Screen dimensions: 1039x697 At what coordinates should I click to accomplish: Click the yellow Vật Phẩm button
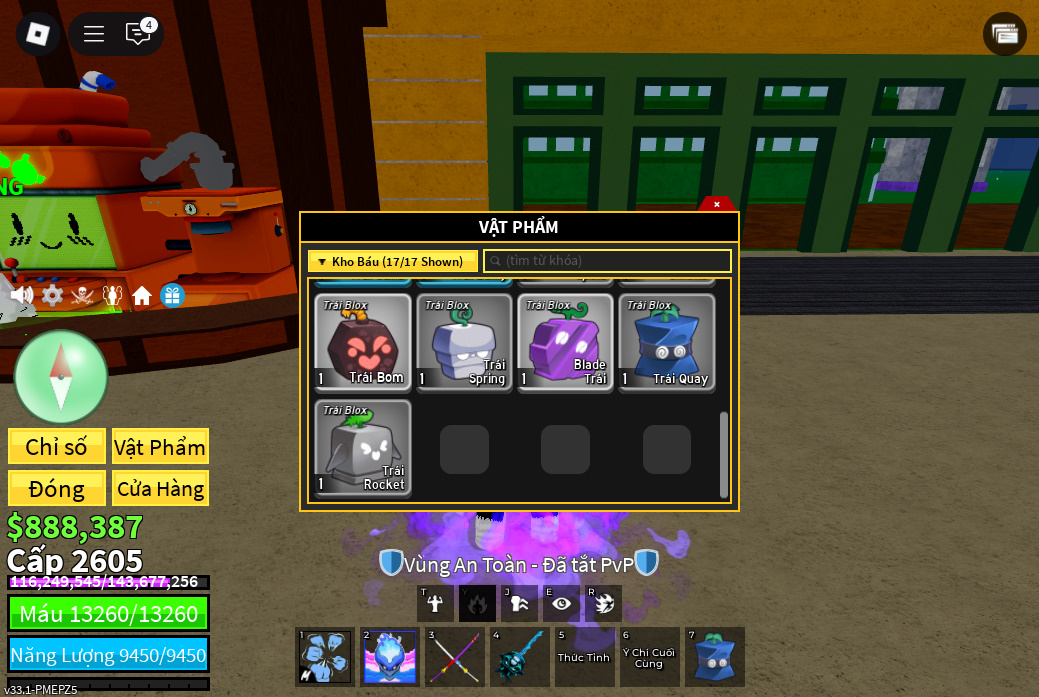pyautogui.click(x=160, y=447)
